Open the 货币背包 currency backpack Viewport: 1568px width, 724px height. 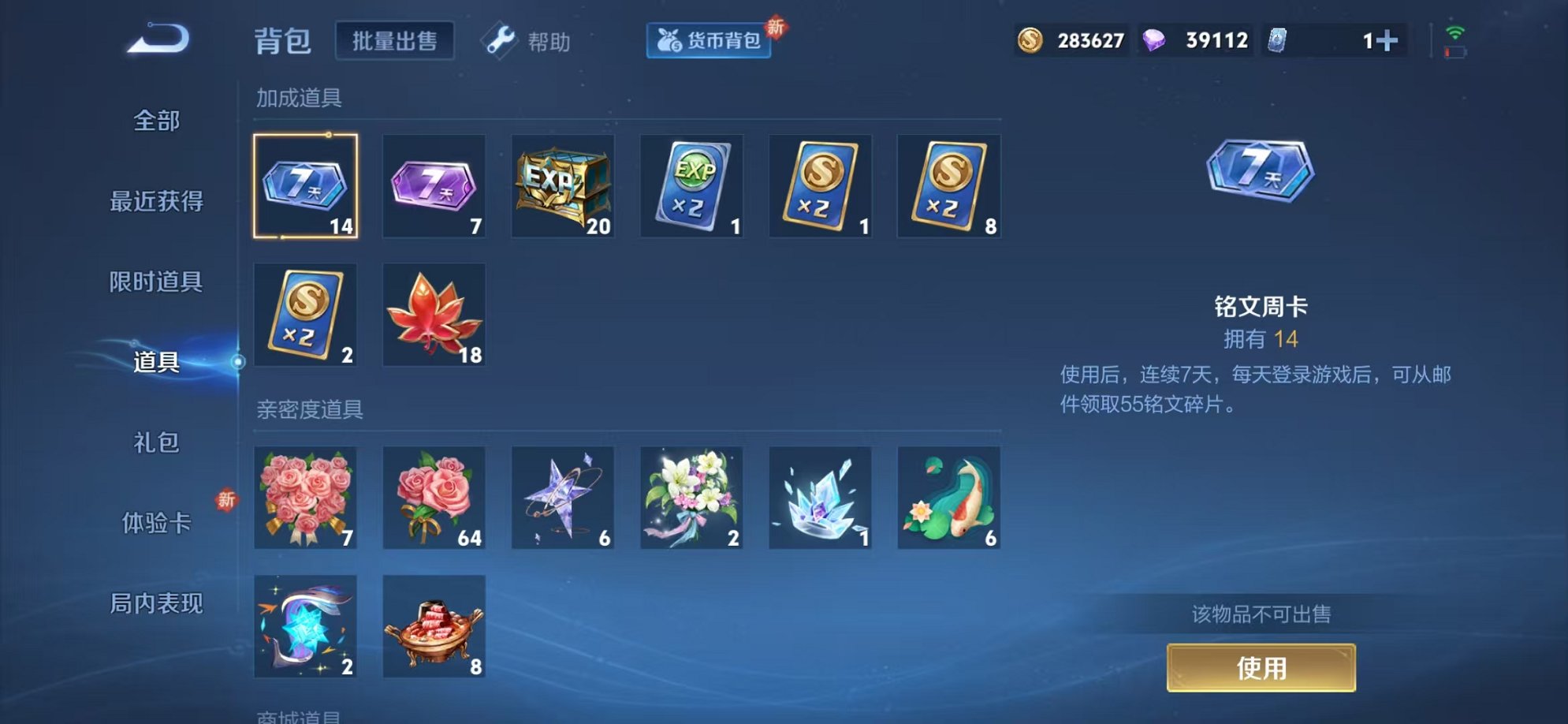706,42
